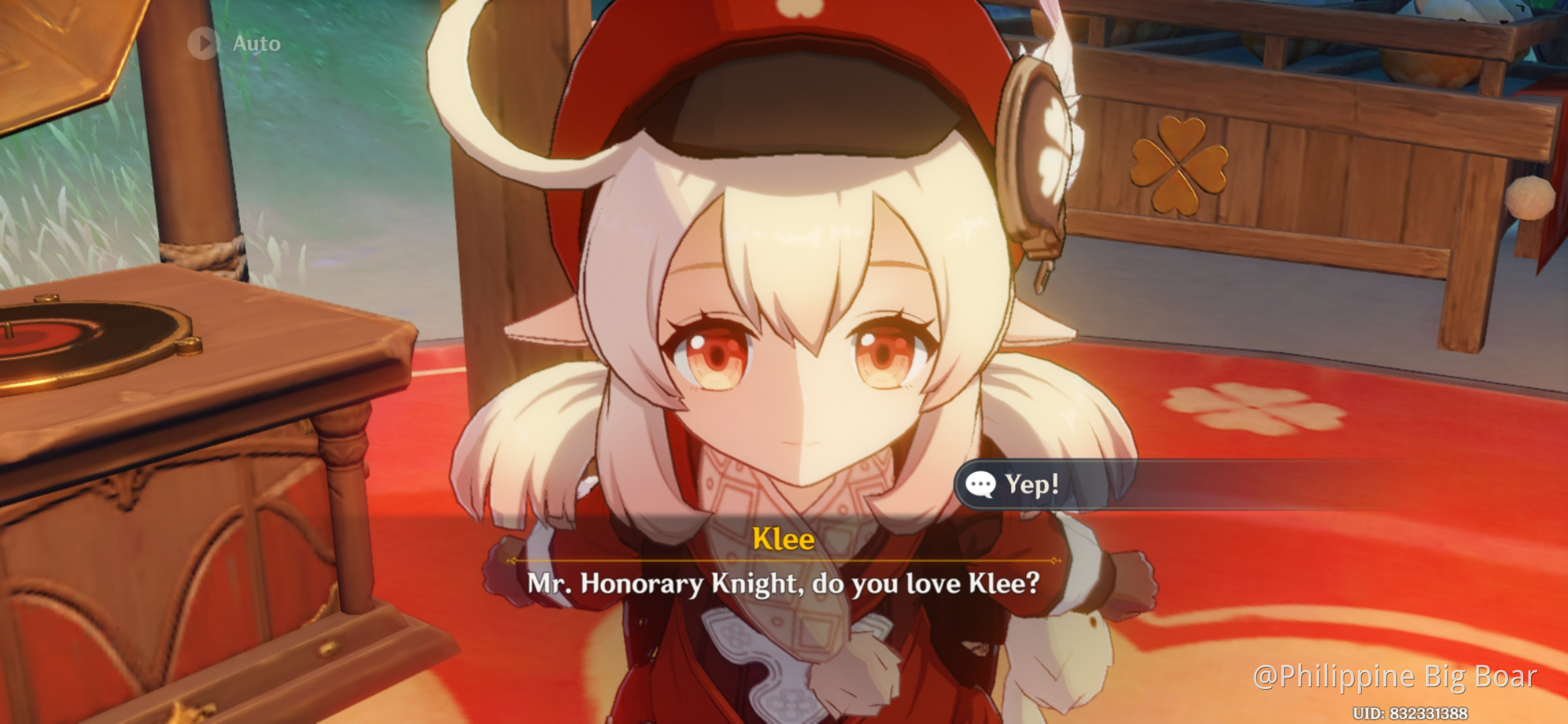
Task: Click the play triangle icon beside Auto
Action: point(204,43)
